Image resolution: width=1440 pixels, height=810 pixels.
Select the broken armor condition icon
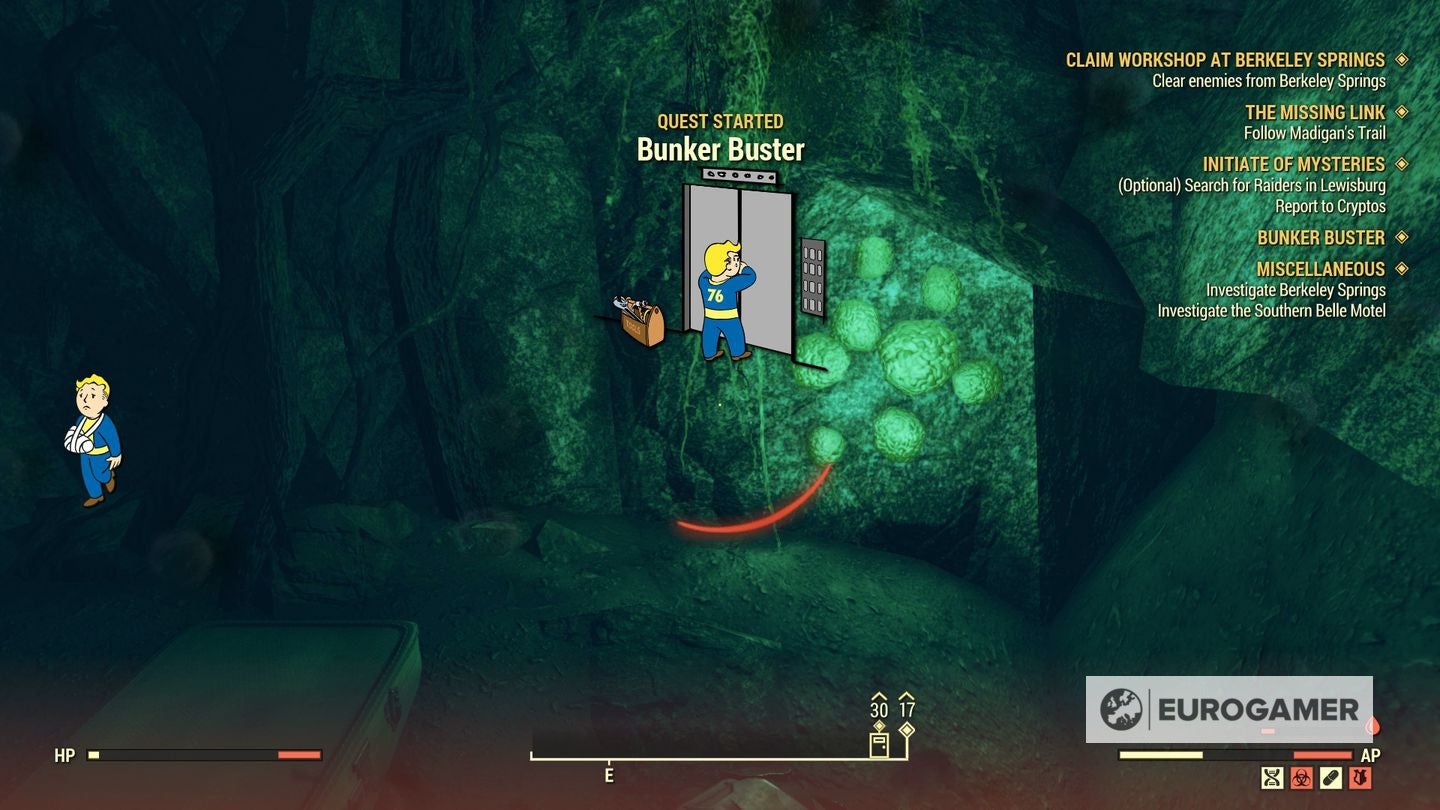1360,776
